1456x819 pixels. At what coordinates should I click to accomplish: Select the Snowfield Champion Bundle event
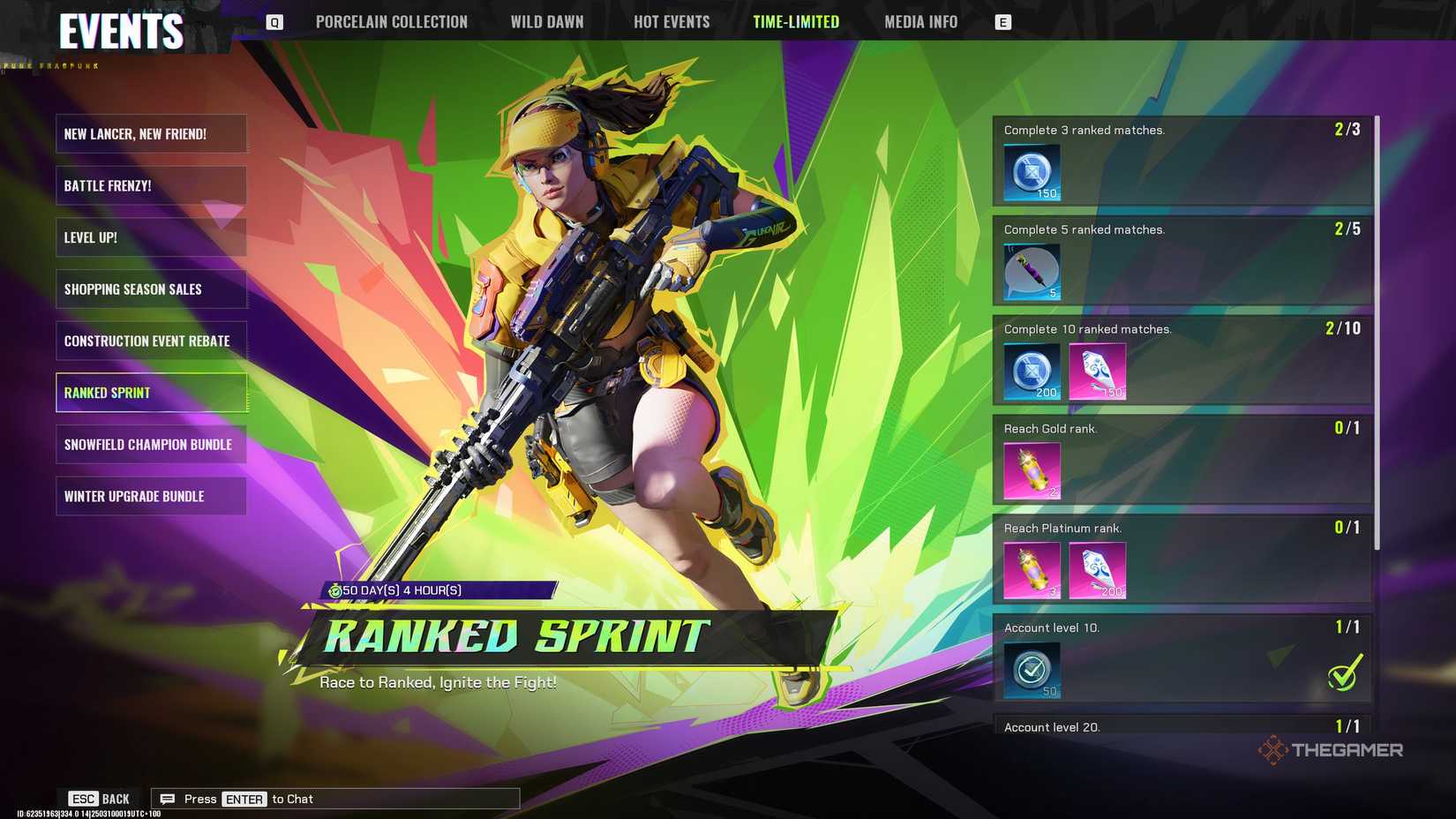[x=151, y=444]
